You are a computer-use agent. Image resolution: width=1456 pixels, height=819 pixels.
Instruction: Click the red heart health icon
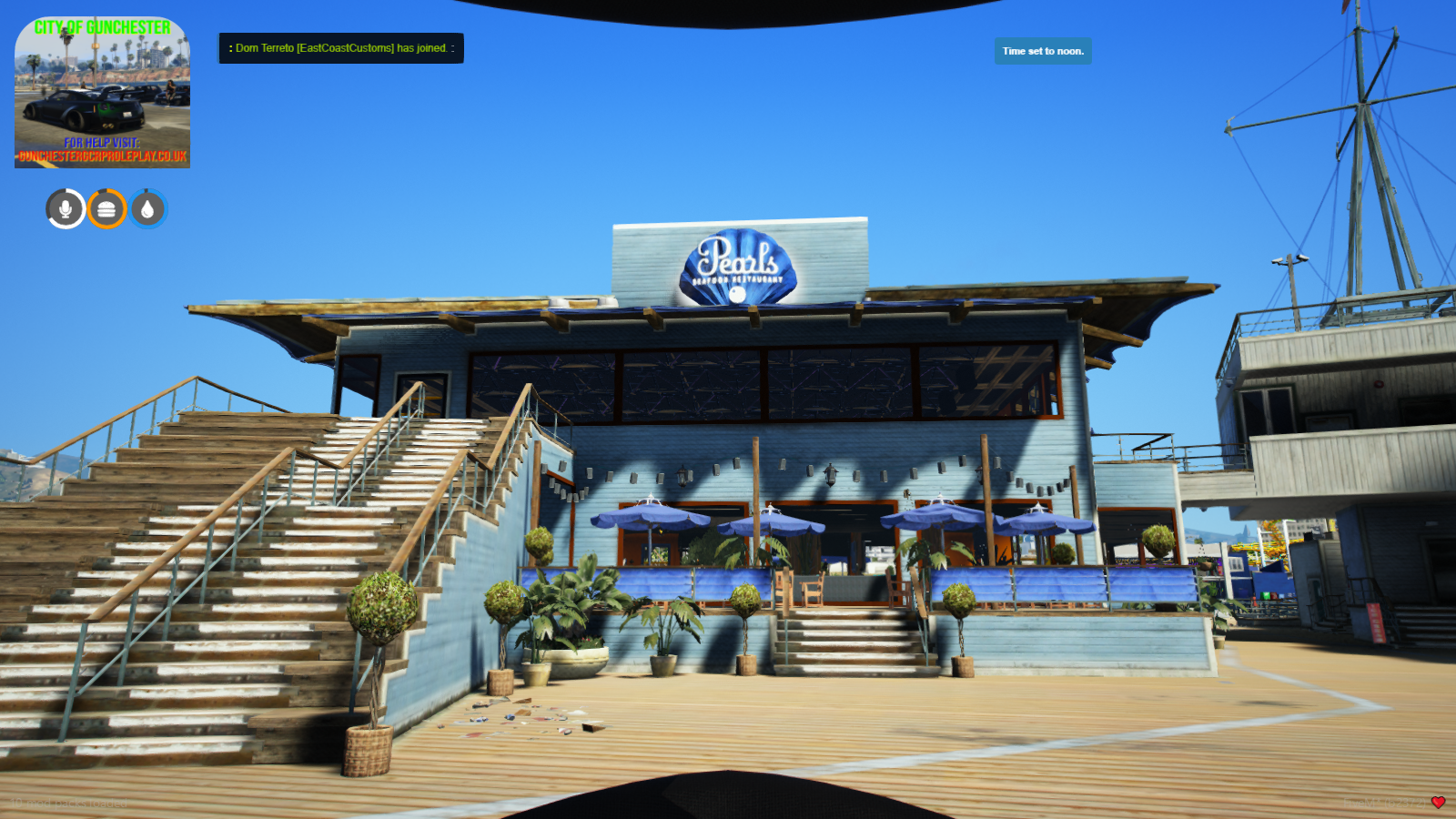point(1439,802)
